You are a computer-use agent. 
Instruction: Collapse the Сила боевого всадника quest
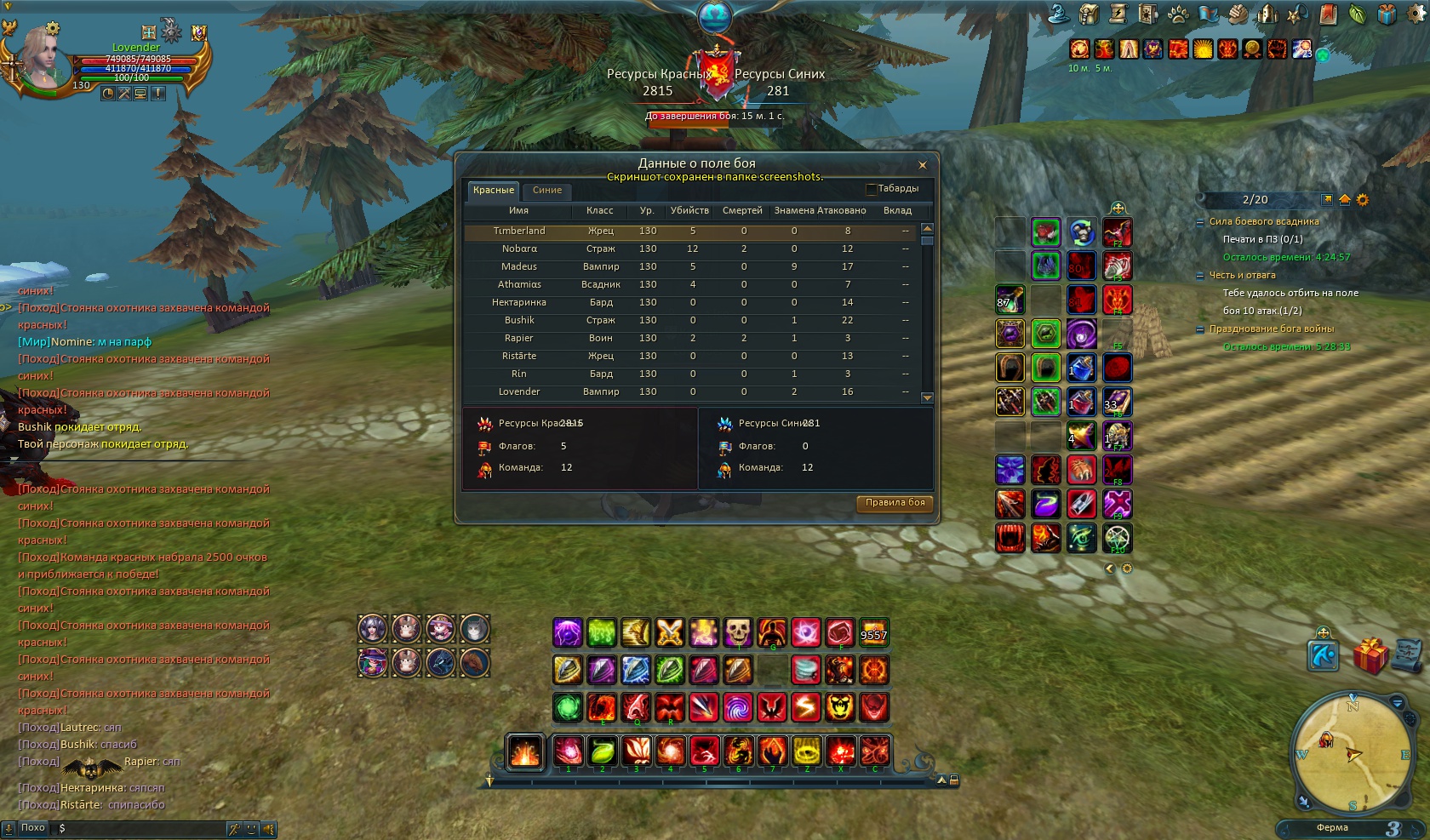tap(1201, 222)
